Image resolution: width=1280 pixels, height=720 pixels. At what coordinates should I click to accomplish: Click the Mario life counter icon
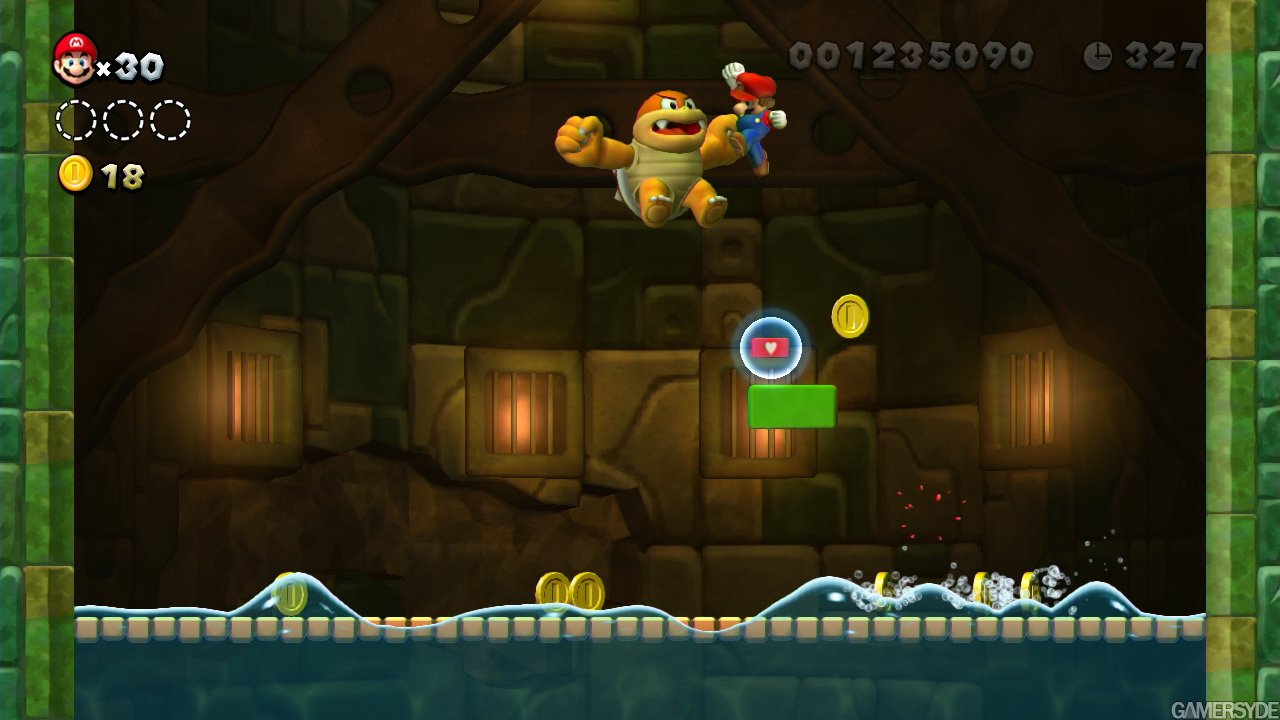[74, 58]
